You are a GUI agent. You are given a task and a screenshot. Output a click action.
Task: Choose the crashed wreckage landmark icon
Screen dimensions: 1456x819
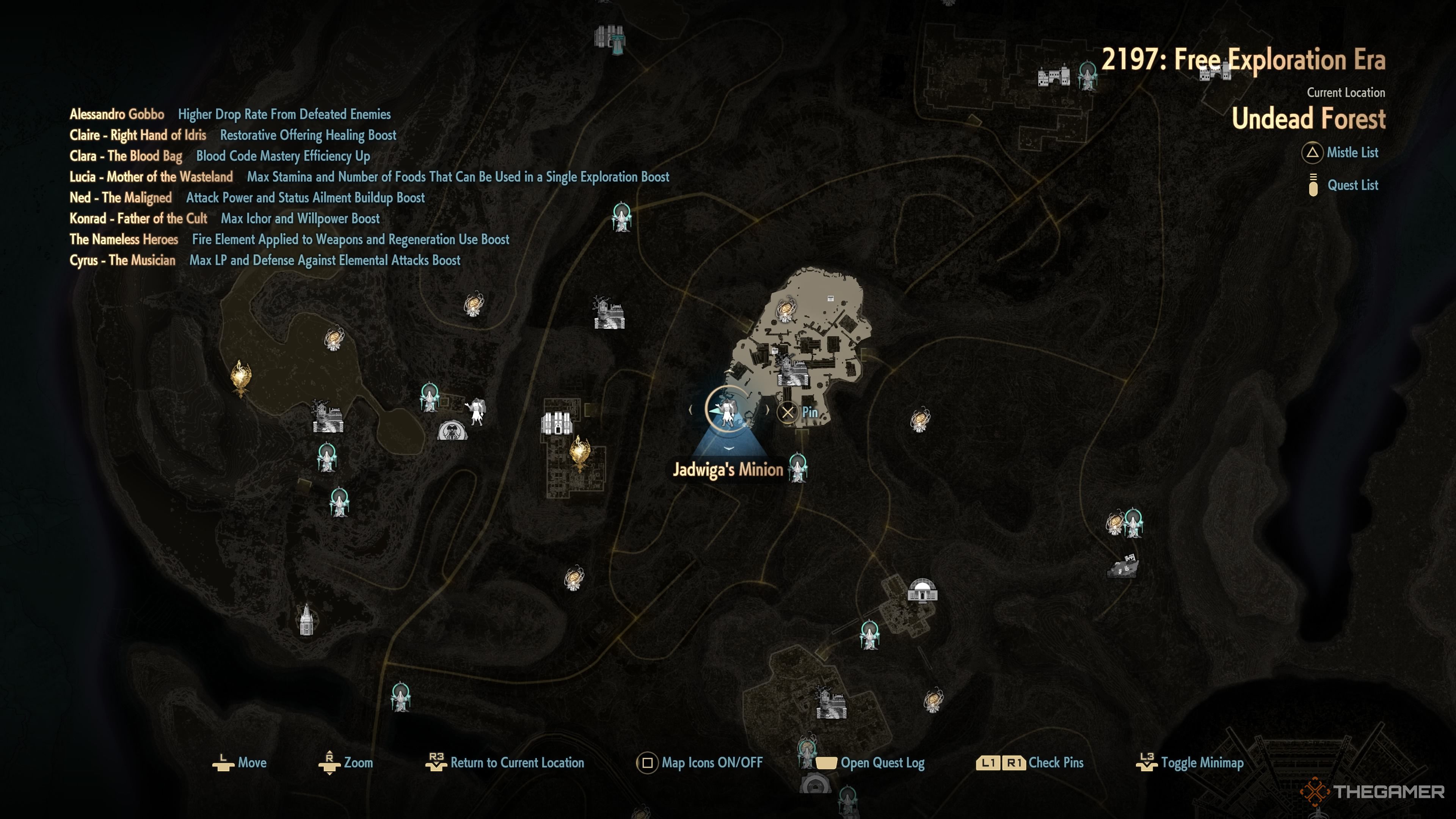point(1122,566)
